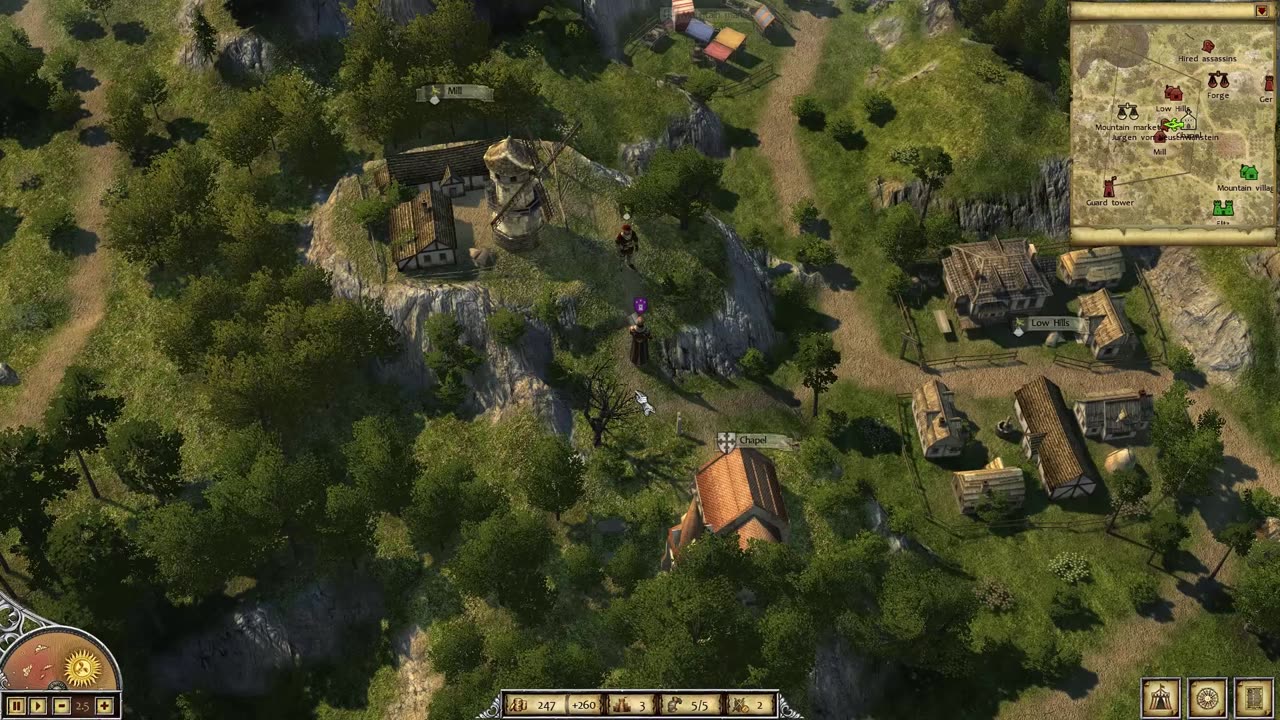This screenshot has width=1280, height=720.
Task: Open the tent icon button
Action: tap(1160, 698)
